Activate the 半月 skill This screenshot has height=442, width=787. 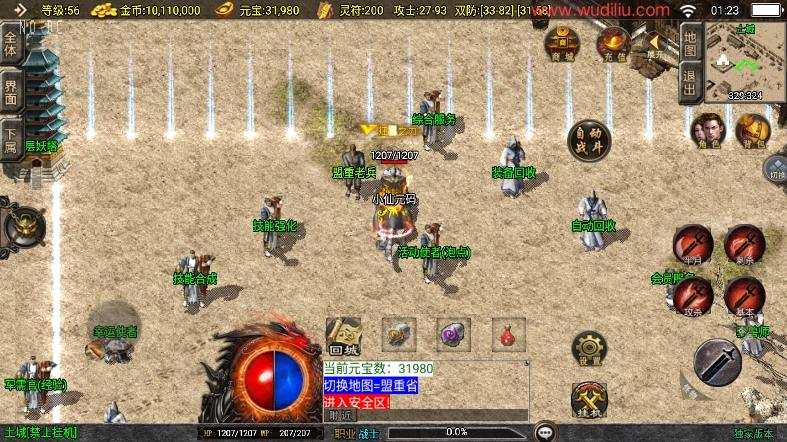click(692, 244)
